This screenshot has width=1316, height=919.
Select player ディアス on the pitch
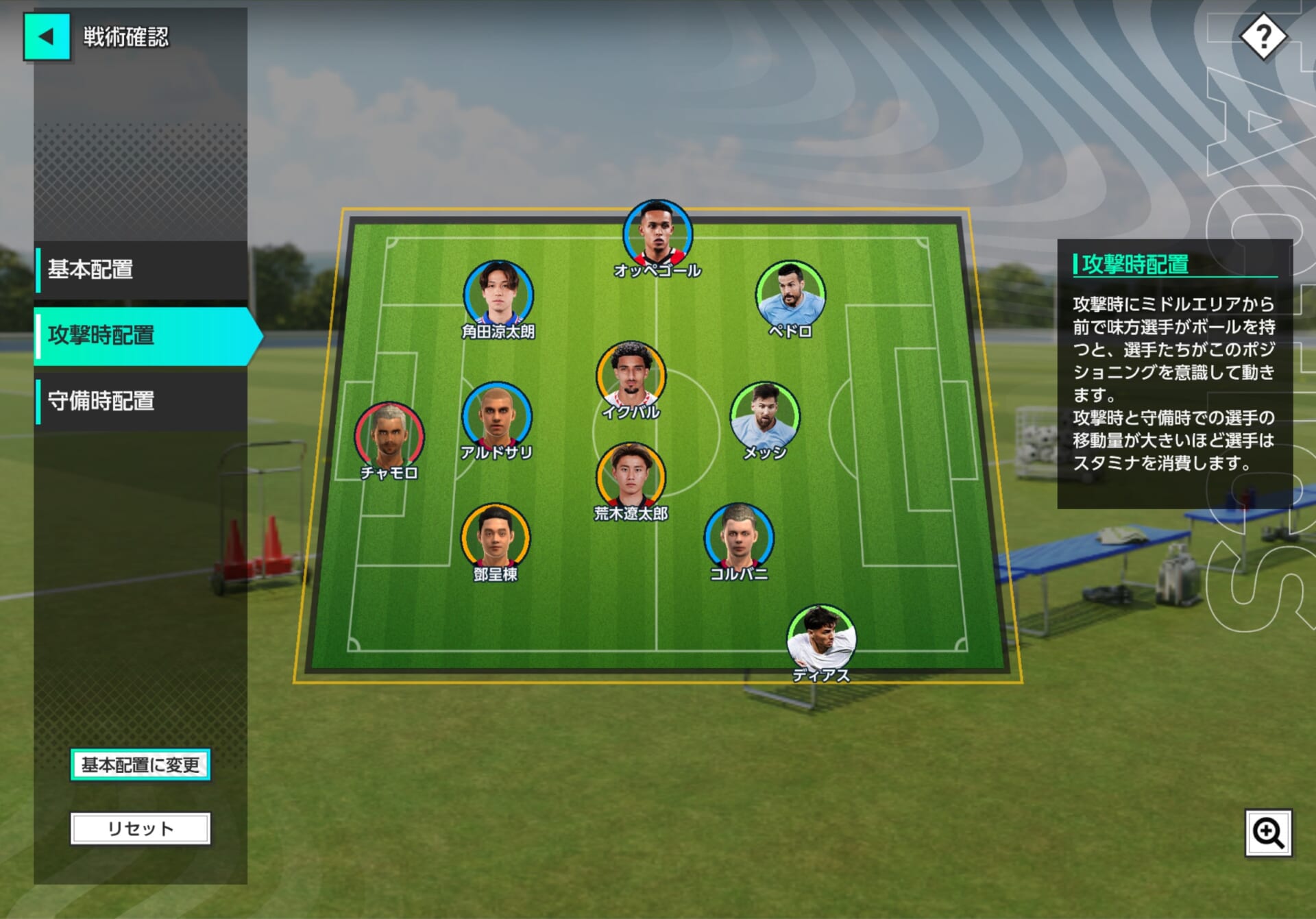(821, 639)
